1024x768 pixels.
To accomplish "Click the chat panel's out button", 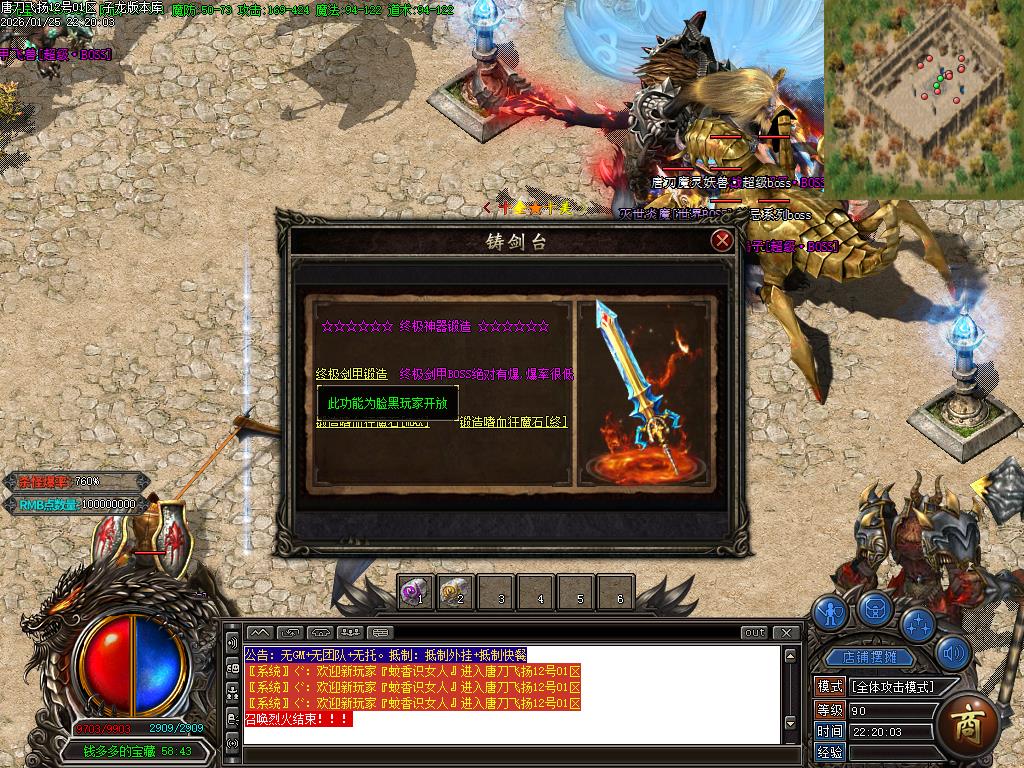I will click(755, 632).
